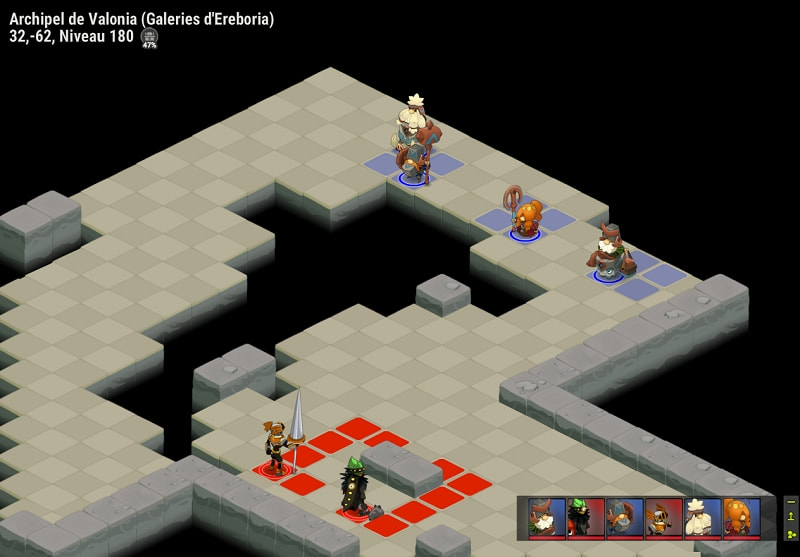Screen dimensions: 800x557
Task: Collapse the turn timeline with the minus button
Action: (x=791, y=501)
